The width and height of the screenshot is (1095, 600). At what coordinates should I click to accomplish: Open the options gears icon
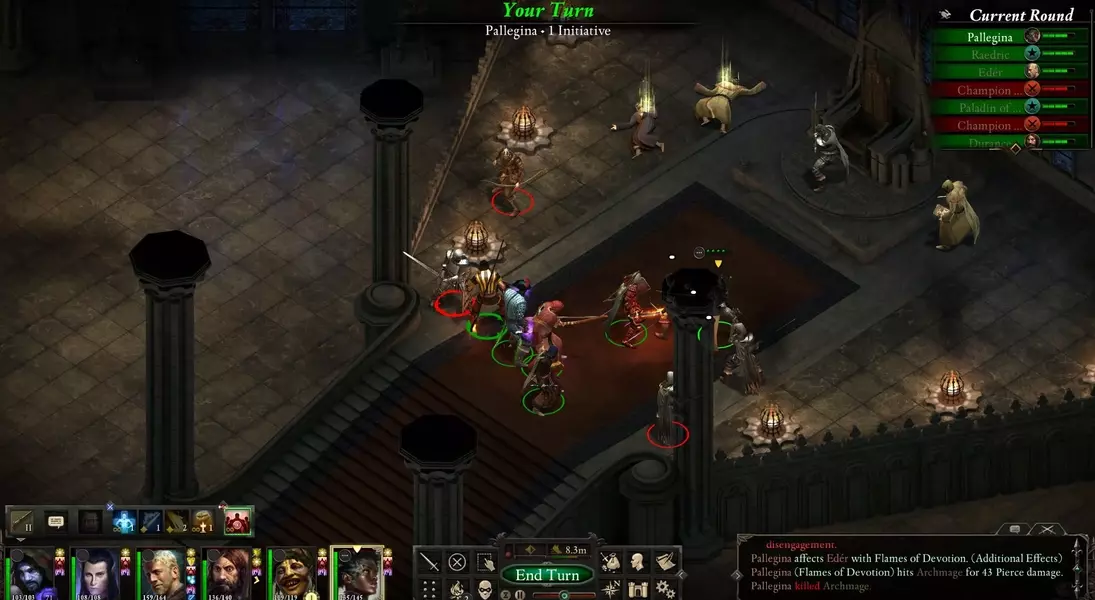pyautogui.click(x=665, y=589)
